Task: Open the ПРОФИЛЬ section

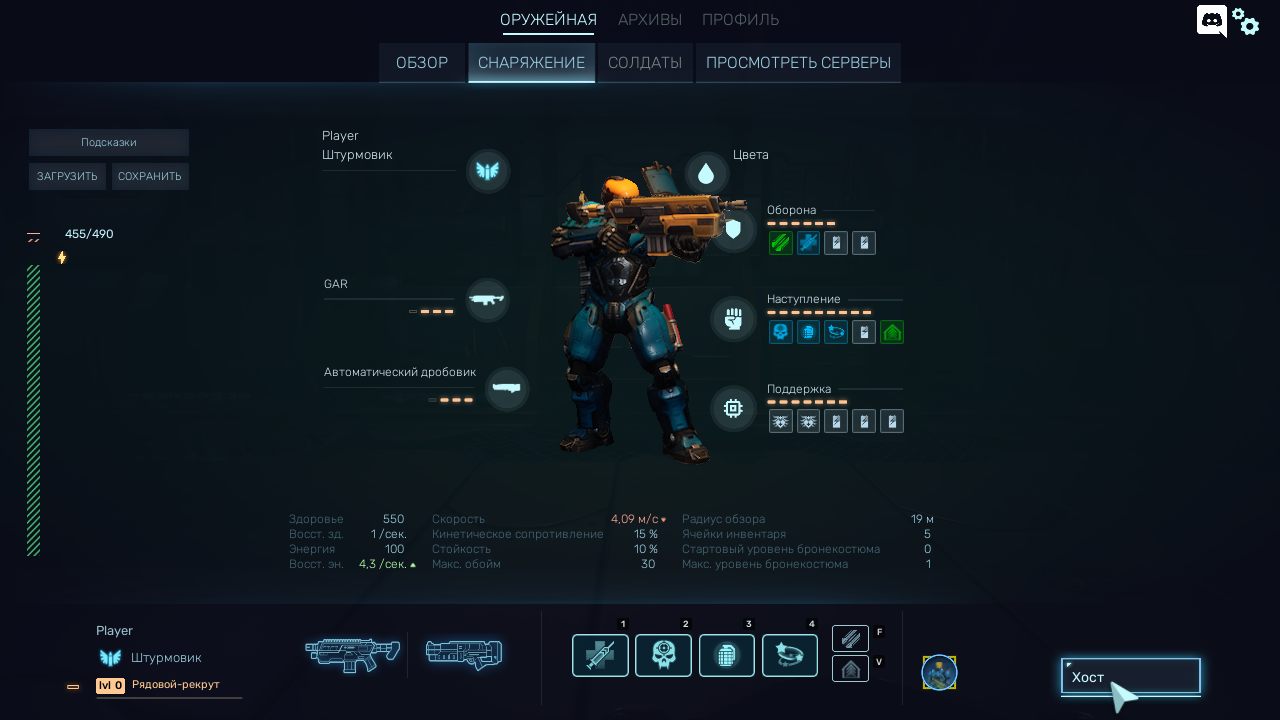Action: 740,20
